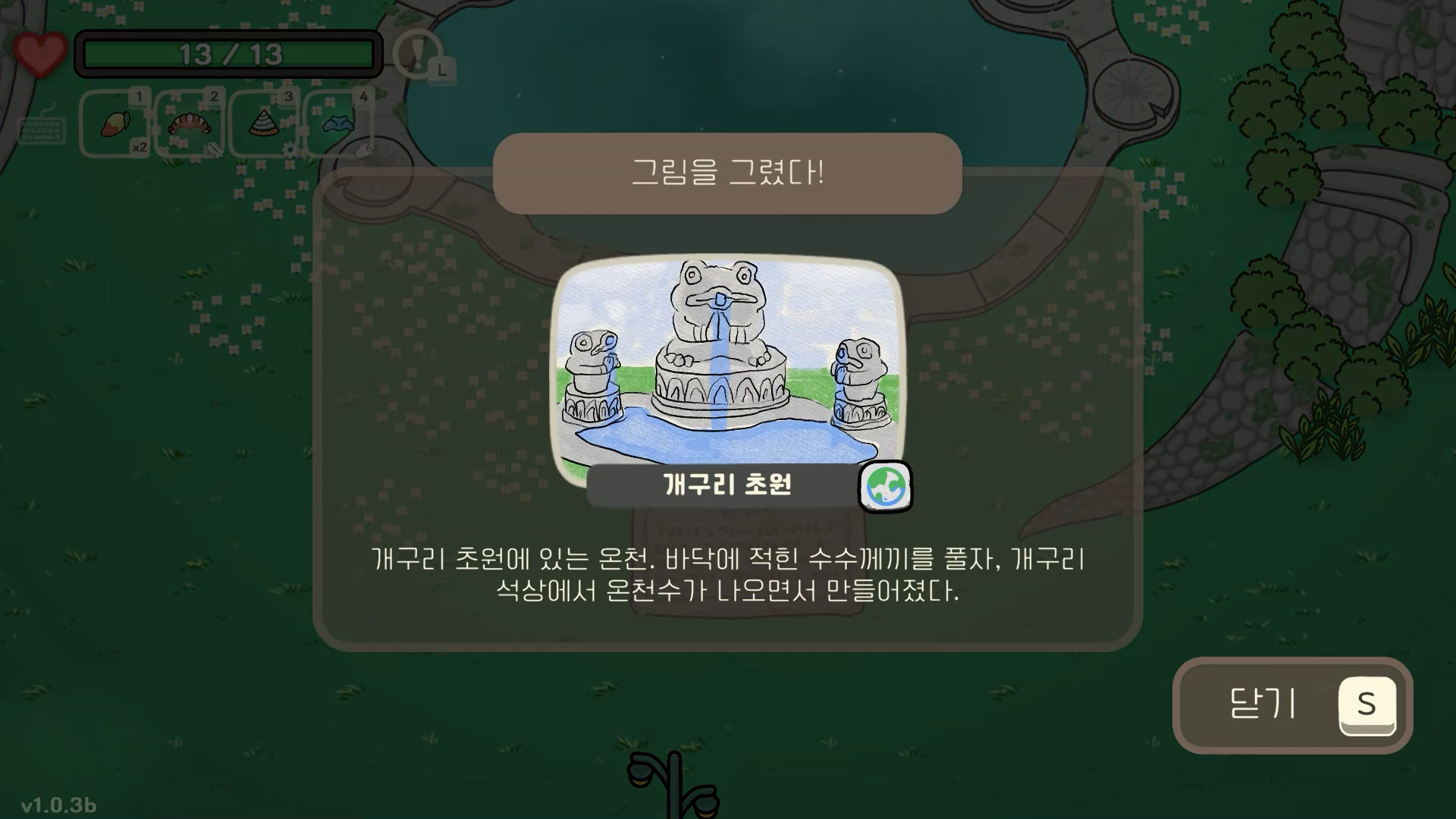1456x819 pixels.
Task: Select the blue clothing item in slot 4
Action: (x=337, y=123)
